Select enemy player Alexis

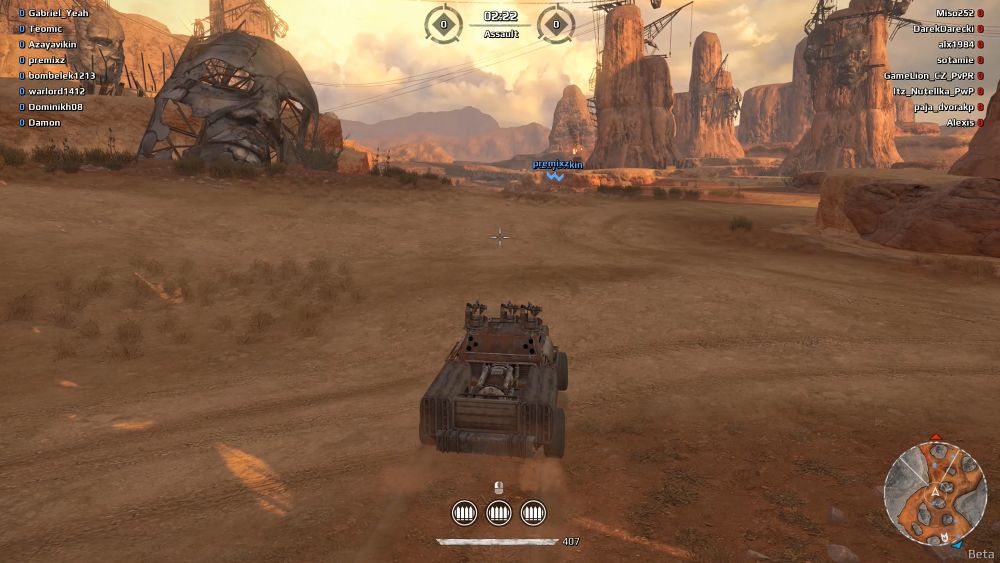pyautogui.click(x=959, y=122)
